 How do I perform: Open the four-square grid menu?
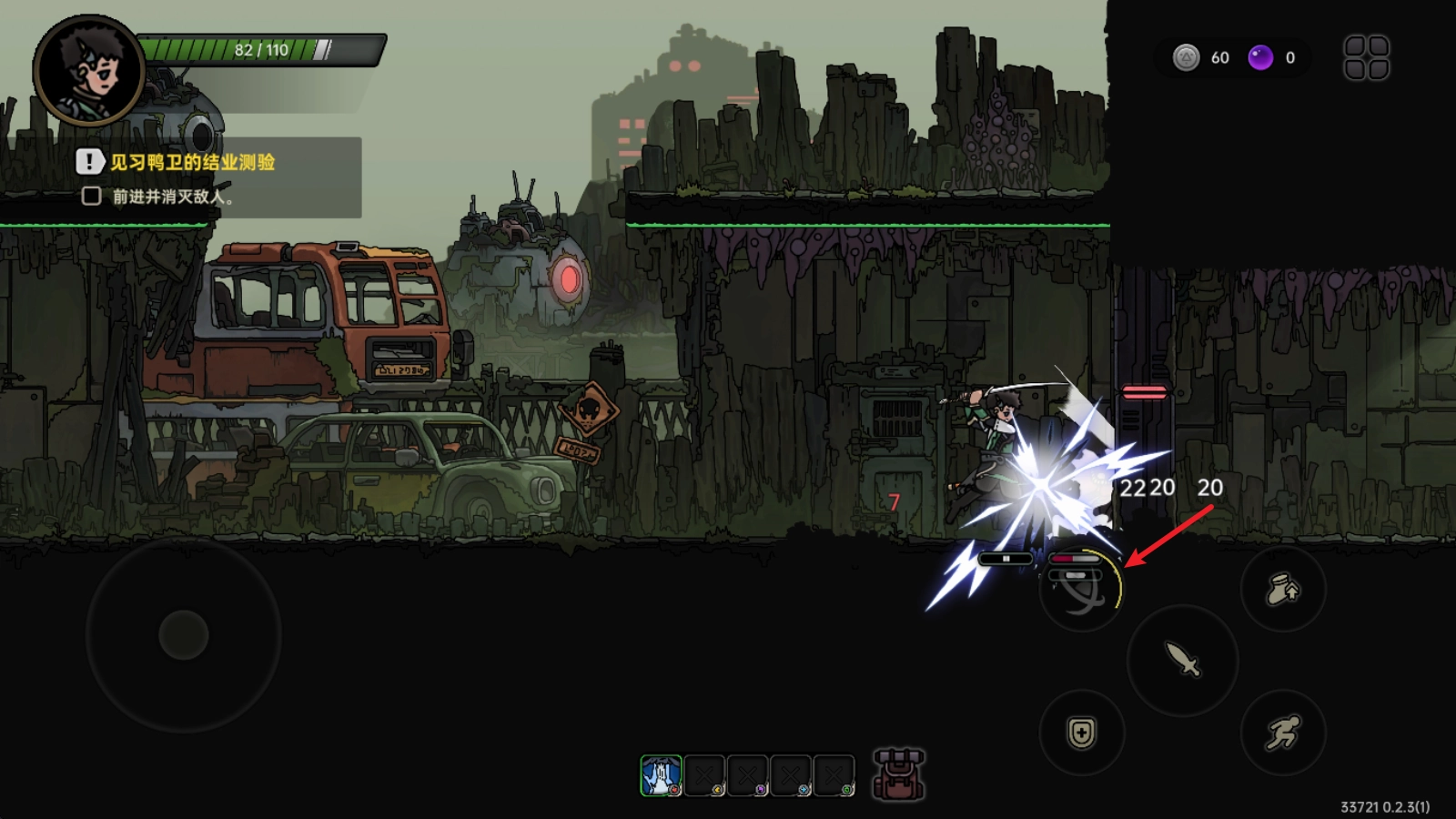(1366, 58)
